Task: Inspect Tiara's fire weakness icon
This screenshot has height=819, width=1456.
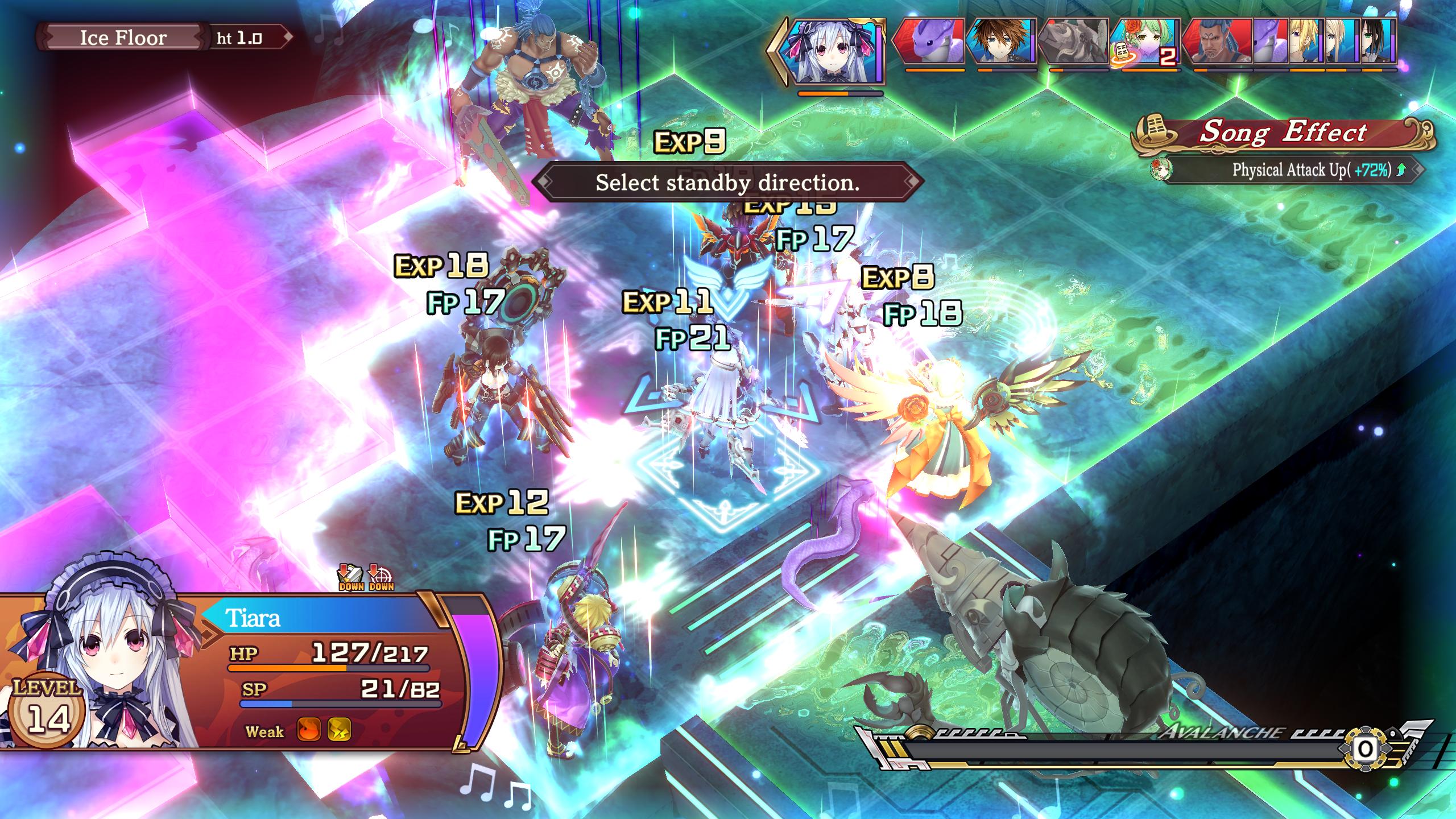Action: [x=309, y=730]
